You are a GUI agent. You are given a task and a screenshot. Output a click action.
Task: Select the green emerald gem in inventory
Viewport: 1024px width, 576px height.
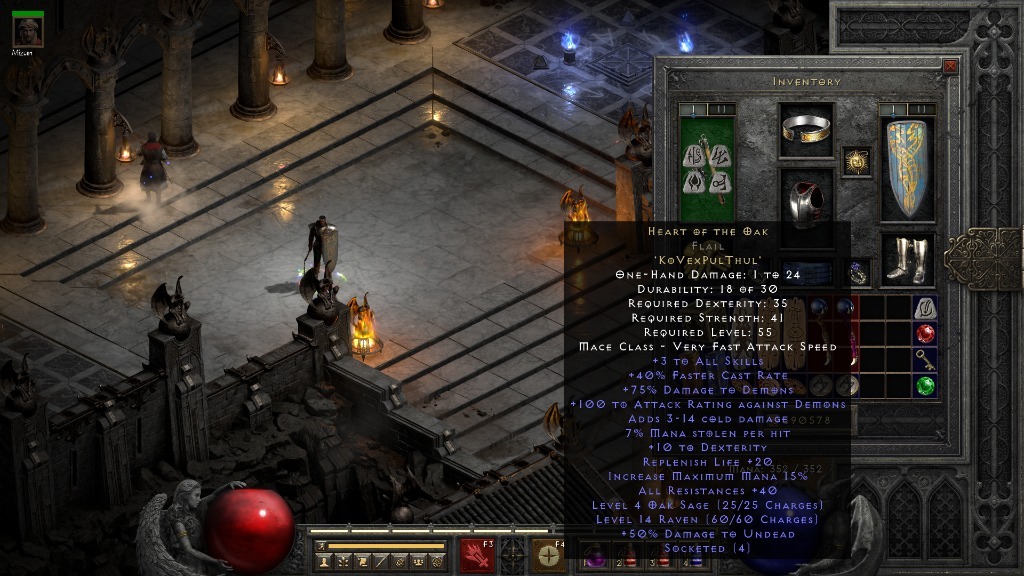click(925, 386)
